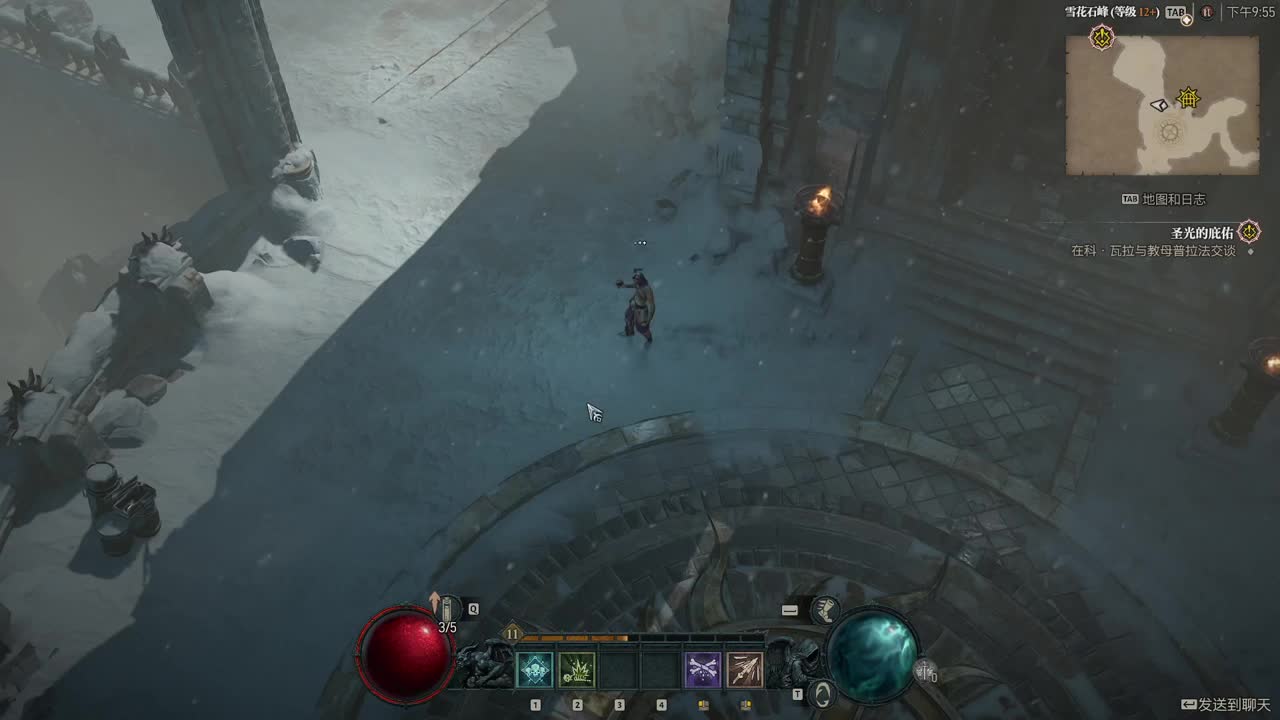Click the swirl emblem beside the resource orb
Image resolution: width=1280 pixels, height=720 pixels.
pyautogui.click(x=822, y=692)
